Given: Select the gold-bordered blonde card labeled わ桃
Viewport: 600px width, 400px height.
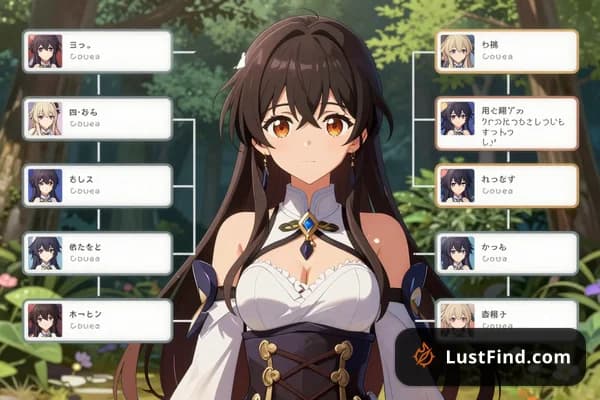Looking at the screenshot, I should [507, 51].
